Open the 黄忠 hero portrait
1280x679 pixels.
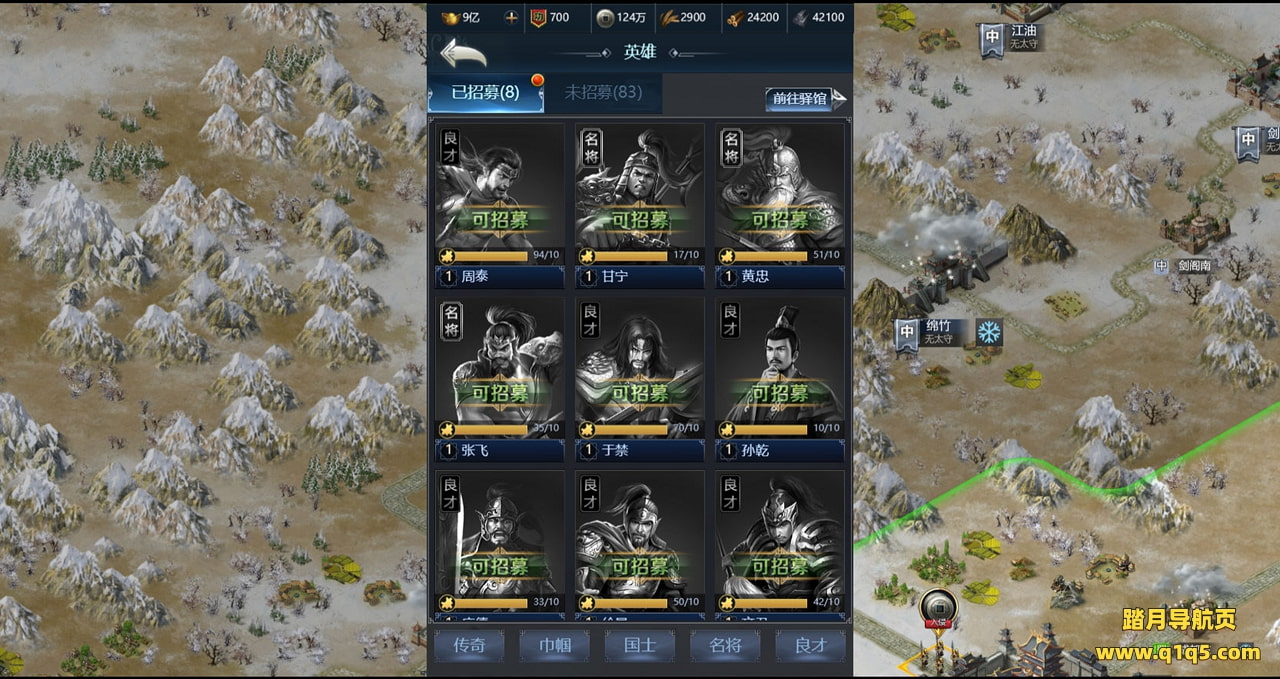click(x=780, y=195)
